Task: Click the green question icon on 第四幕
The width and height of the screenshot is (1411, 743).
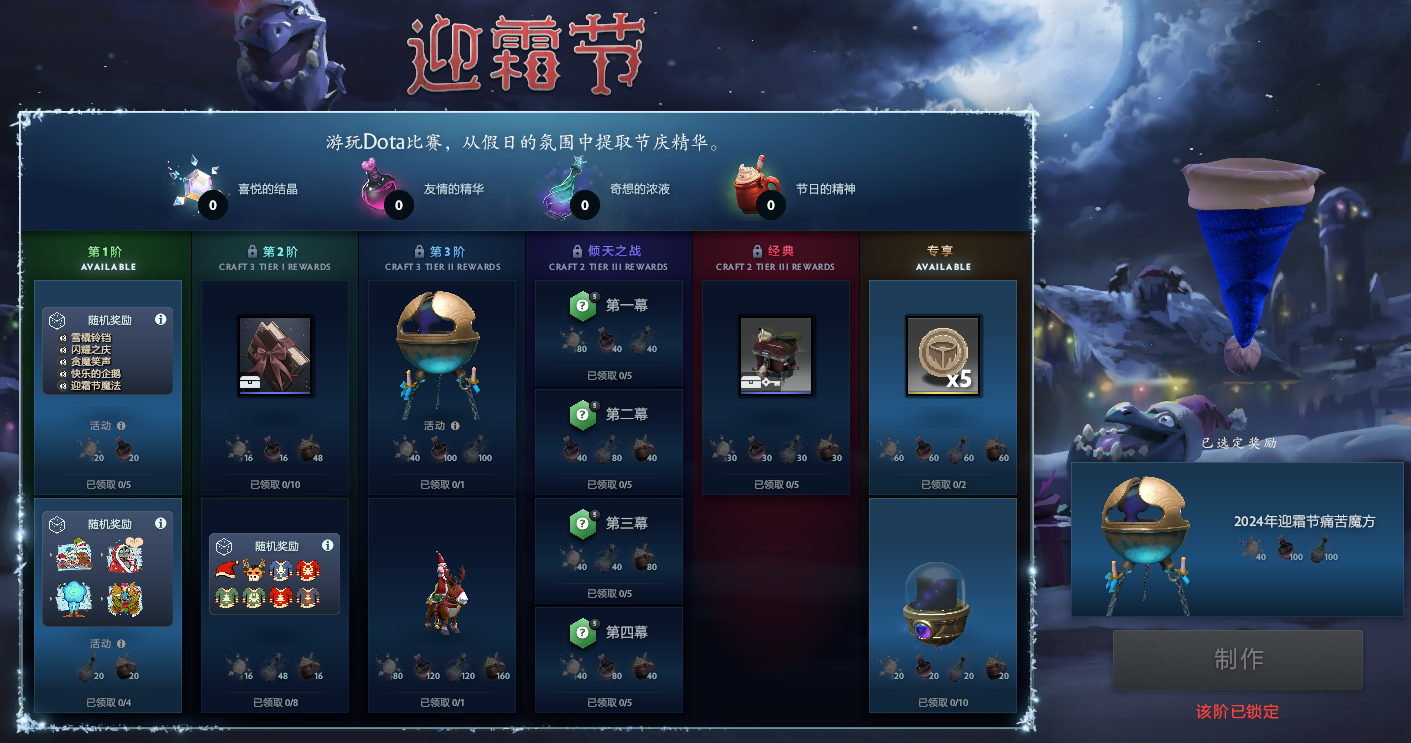Action: (x=582, y=632)
